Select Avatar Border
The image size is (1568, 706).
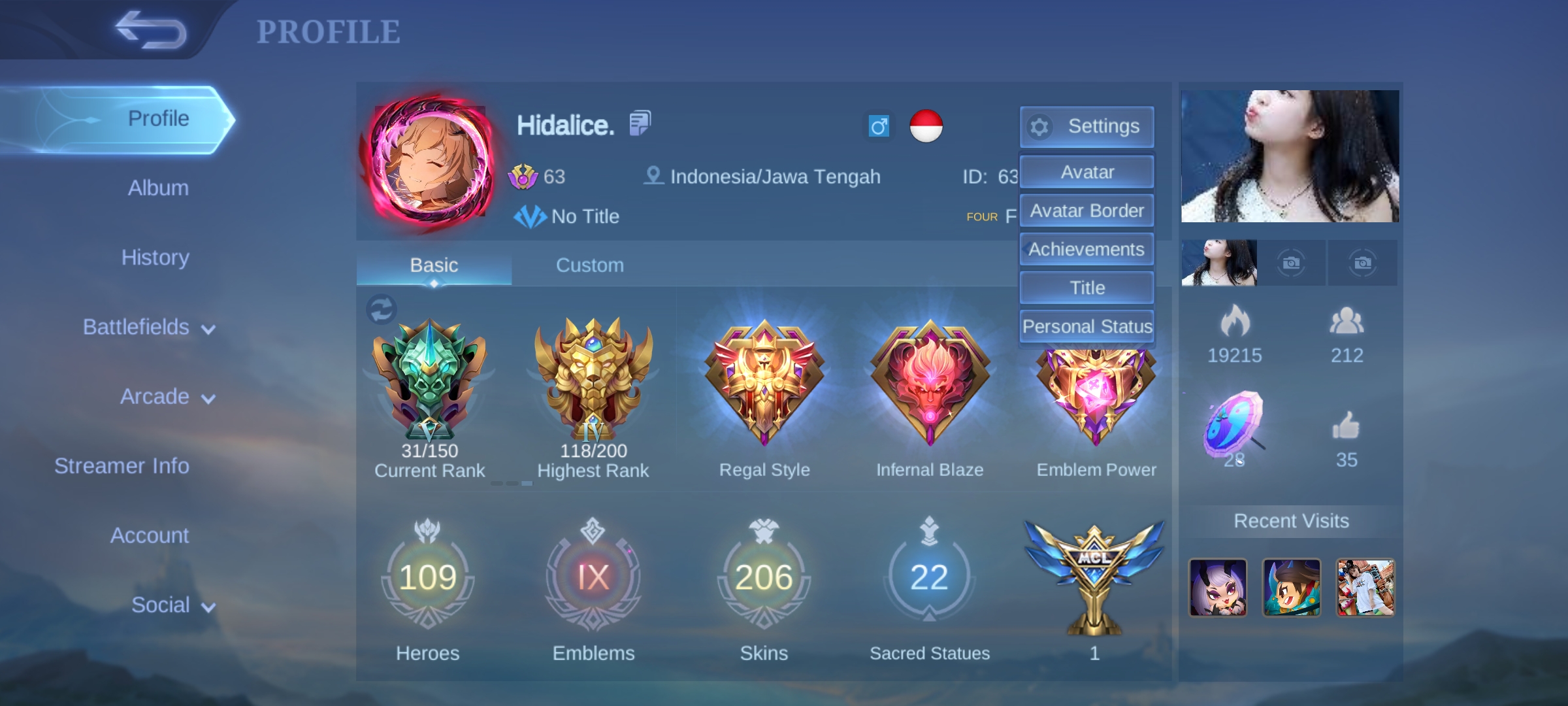(x=1086, y=210)
